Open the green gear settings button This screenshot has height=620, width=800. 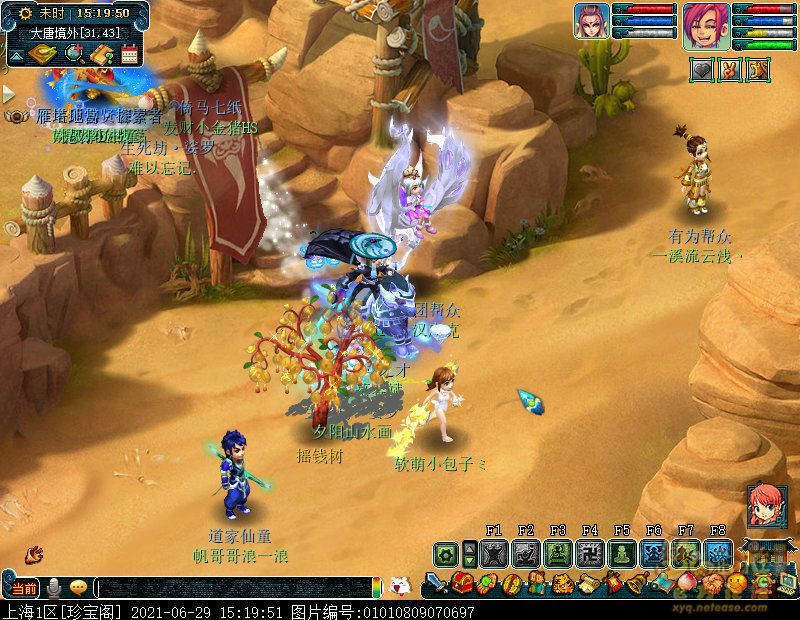446,554
